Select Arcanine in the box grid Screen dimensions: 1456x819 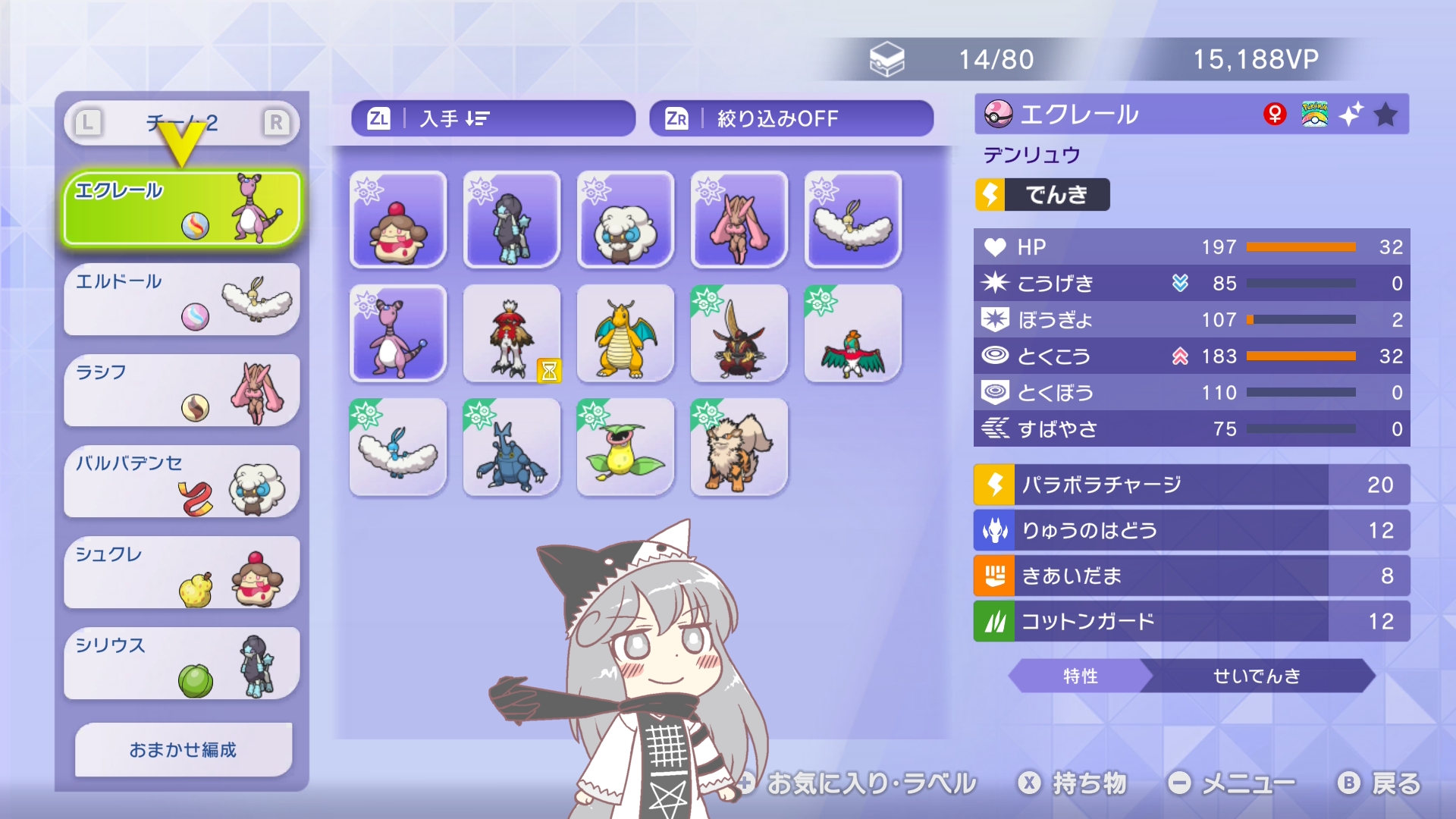click(739, 447)
